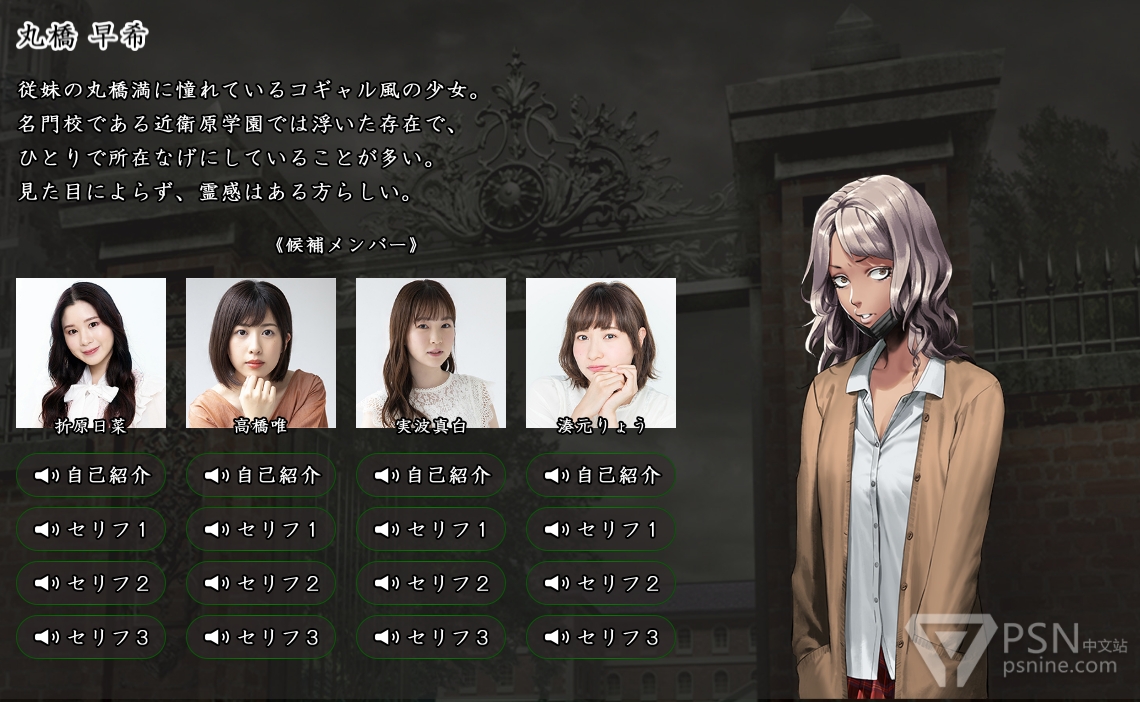Play 折原日菜's セリフ1 voice sample
This screenshot has width=1140, height=702.
[91, 529]
